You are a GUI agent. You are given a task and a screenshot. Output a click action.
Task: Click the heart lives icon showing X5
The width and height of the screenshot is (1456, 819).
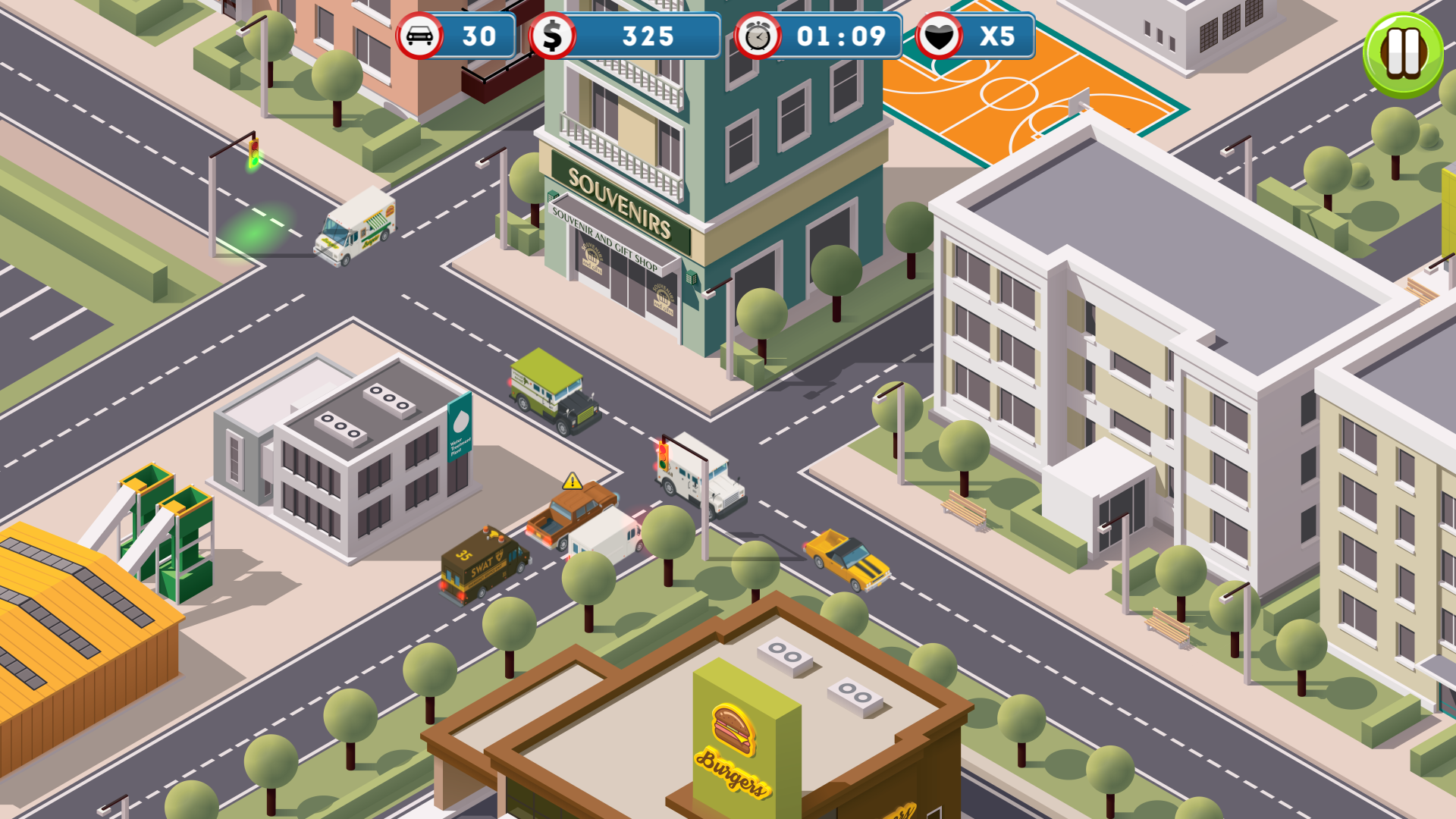pos(940,35)
